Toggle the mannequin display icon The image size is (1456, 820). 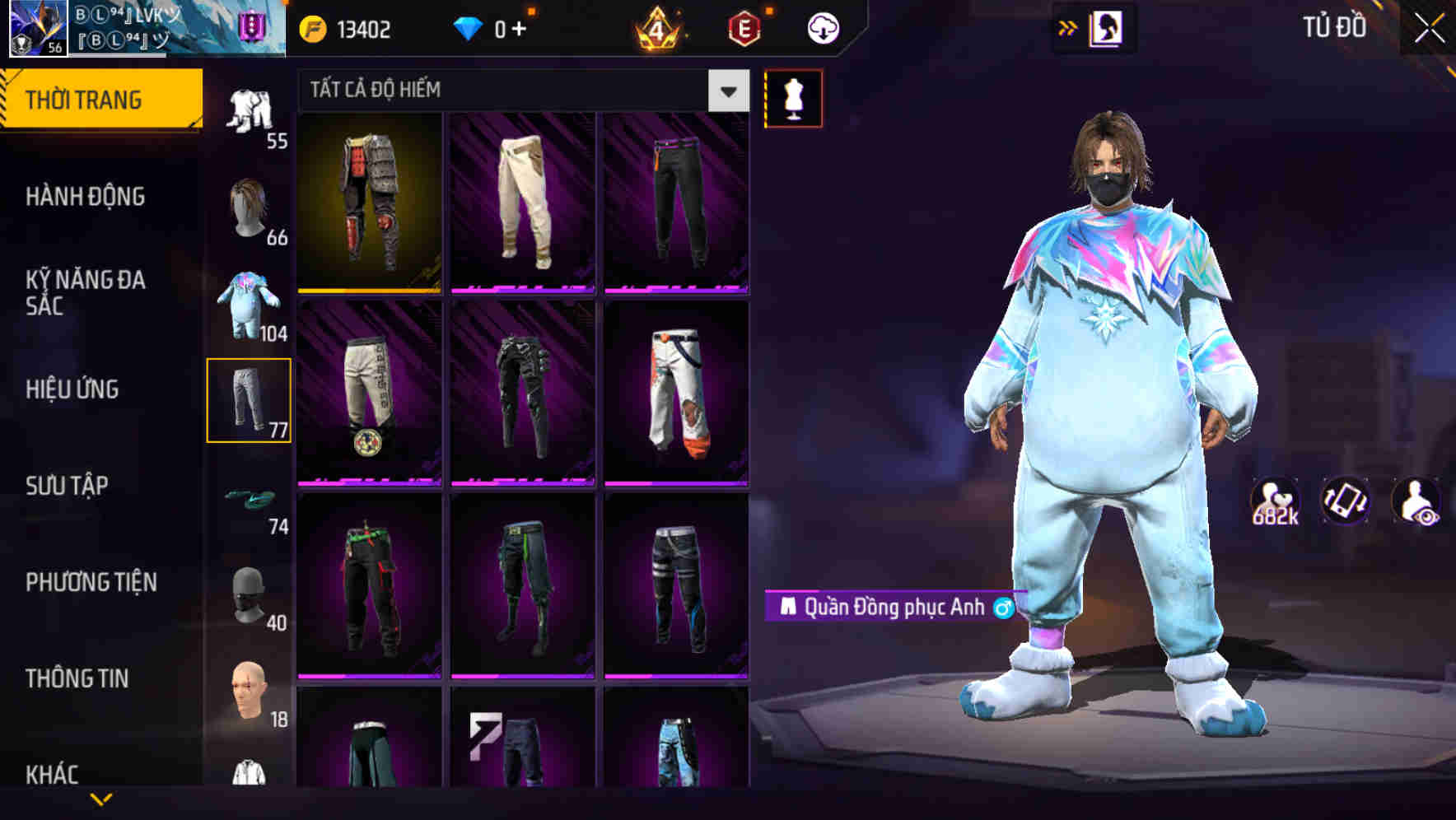[x=793, y=98]
